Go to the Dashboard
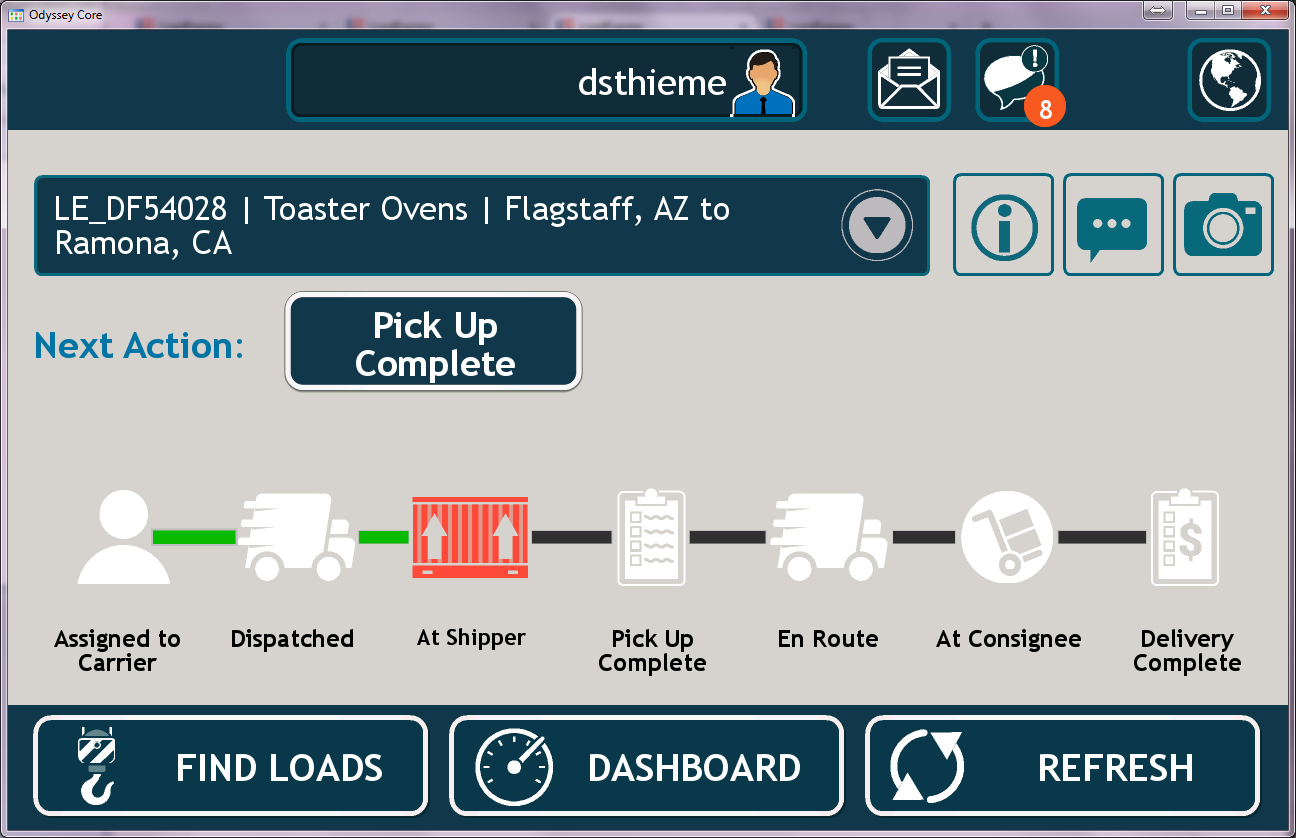 point(646,767)
